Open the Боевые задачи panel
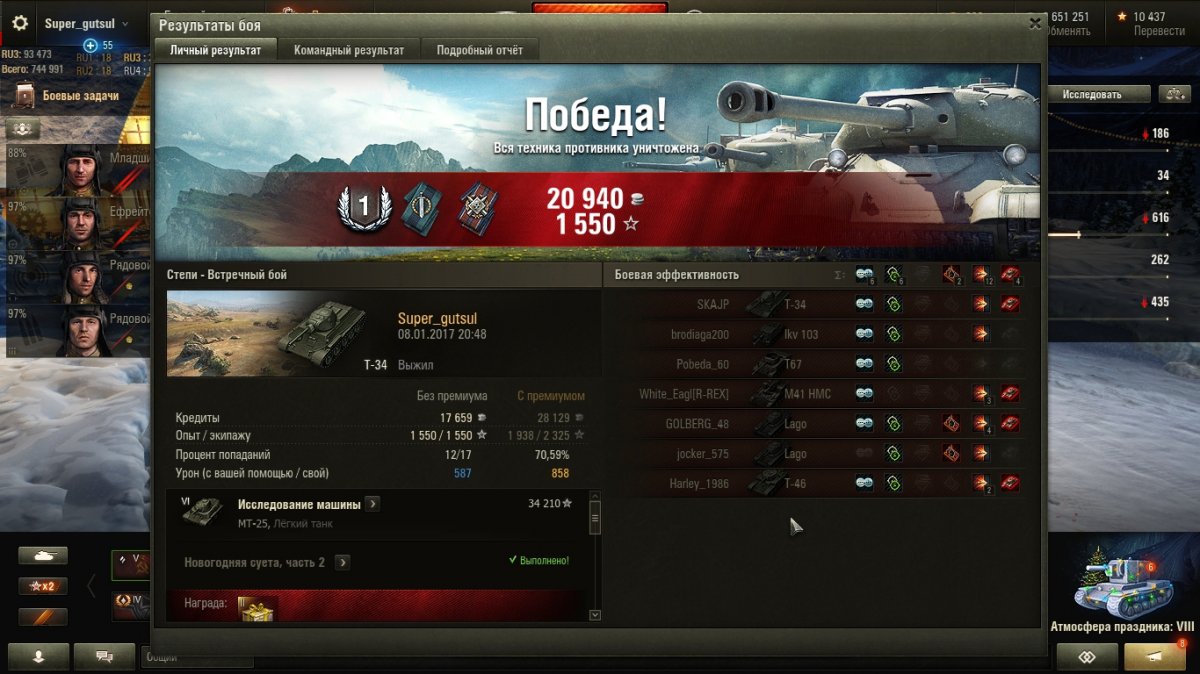The width and height of the screenshot is (1200, 674). pos(79,96)
